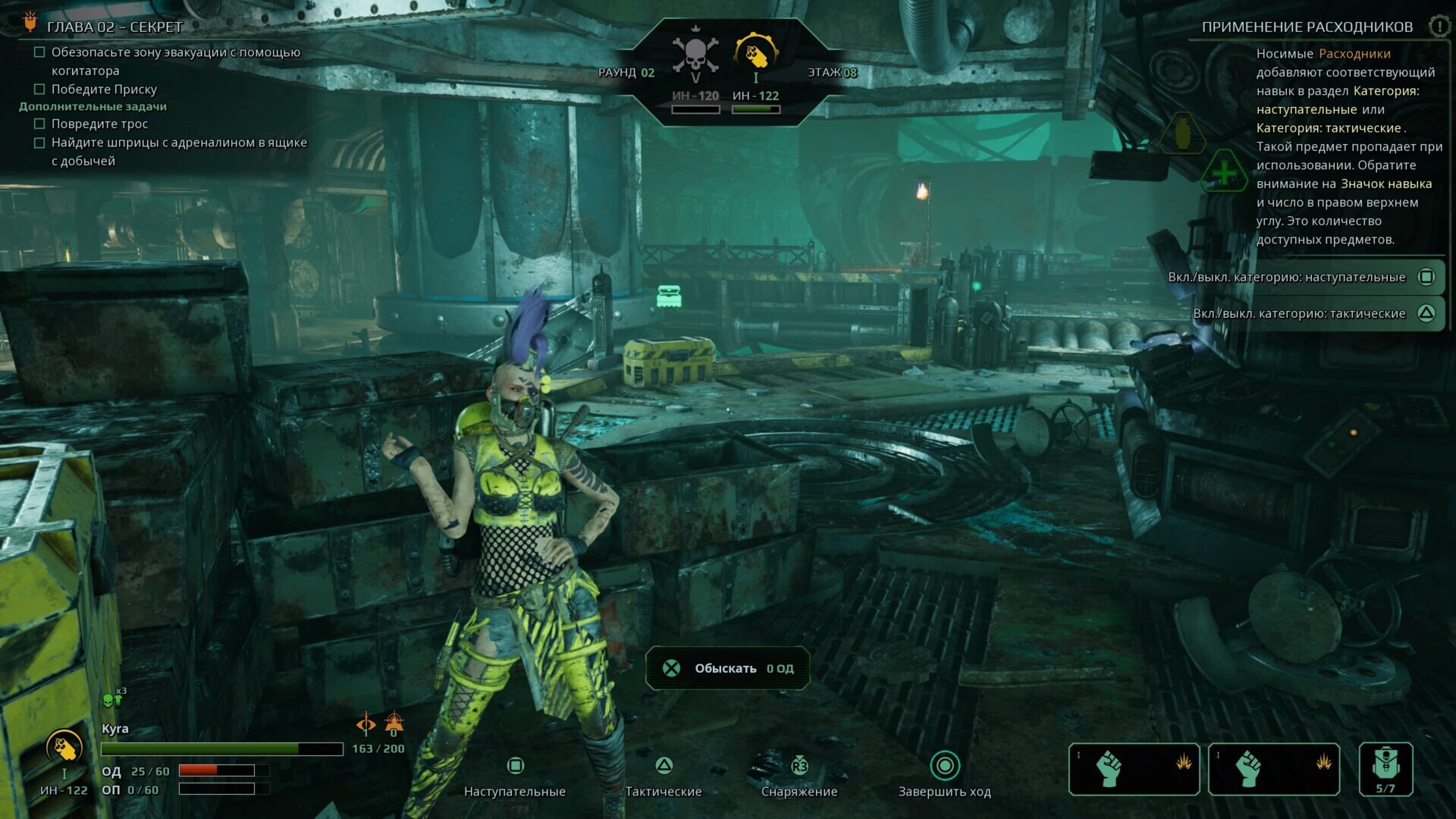Select the green medkit cross marker
Screen dimensions: 1456x819
pos(1224,174)
